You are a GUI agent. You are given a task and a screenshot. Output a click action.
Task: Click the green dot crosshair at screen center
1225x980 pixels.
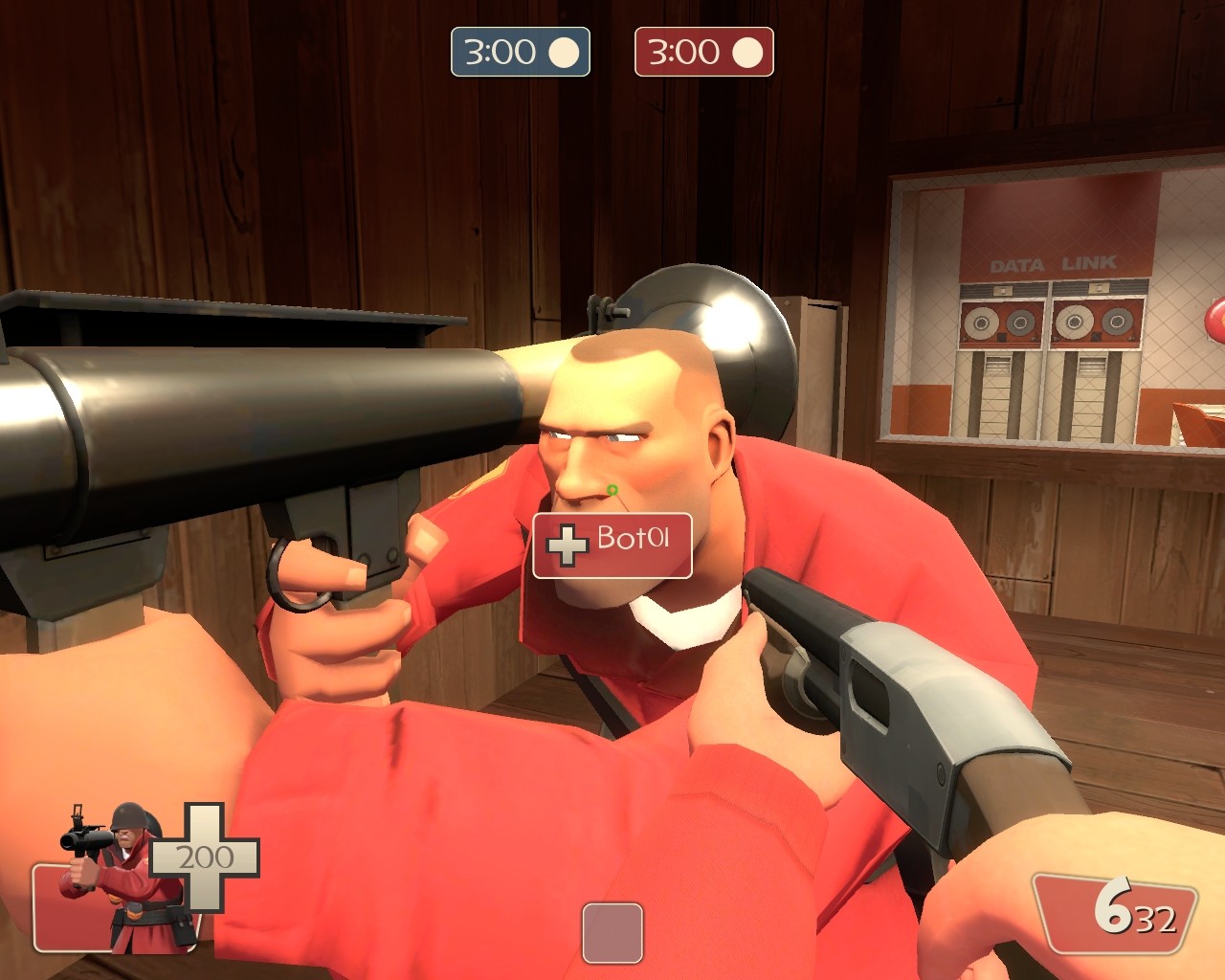[612, 490]
